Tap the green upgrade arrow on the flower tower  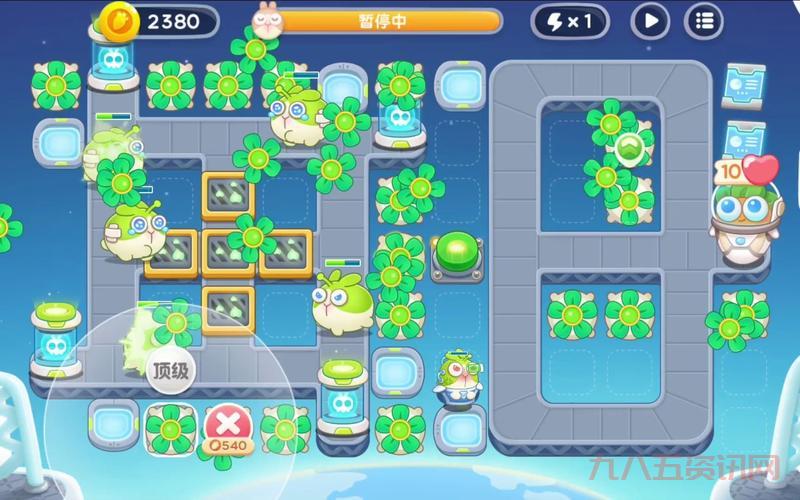coord(630,150)
